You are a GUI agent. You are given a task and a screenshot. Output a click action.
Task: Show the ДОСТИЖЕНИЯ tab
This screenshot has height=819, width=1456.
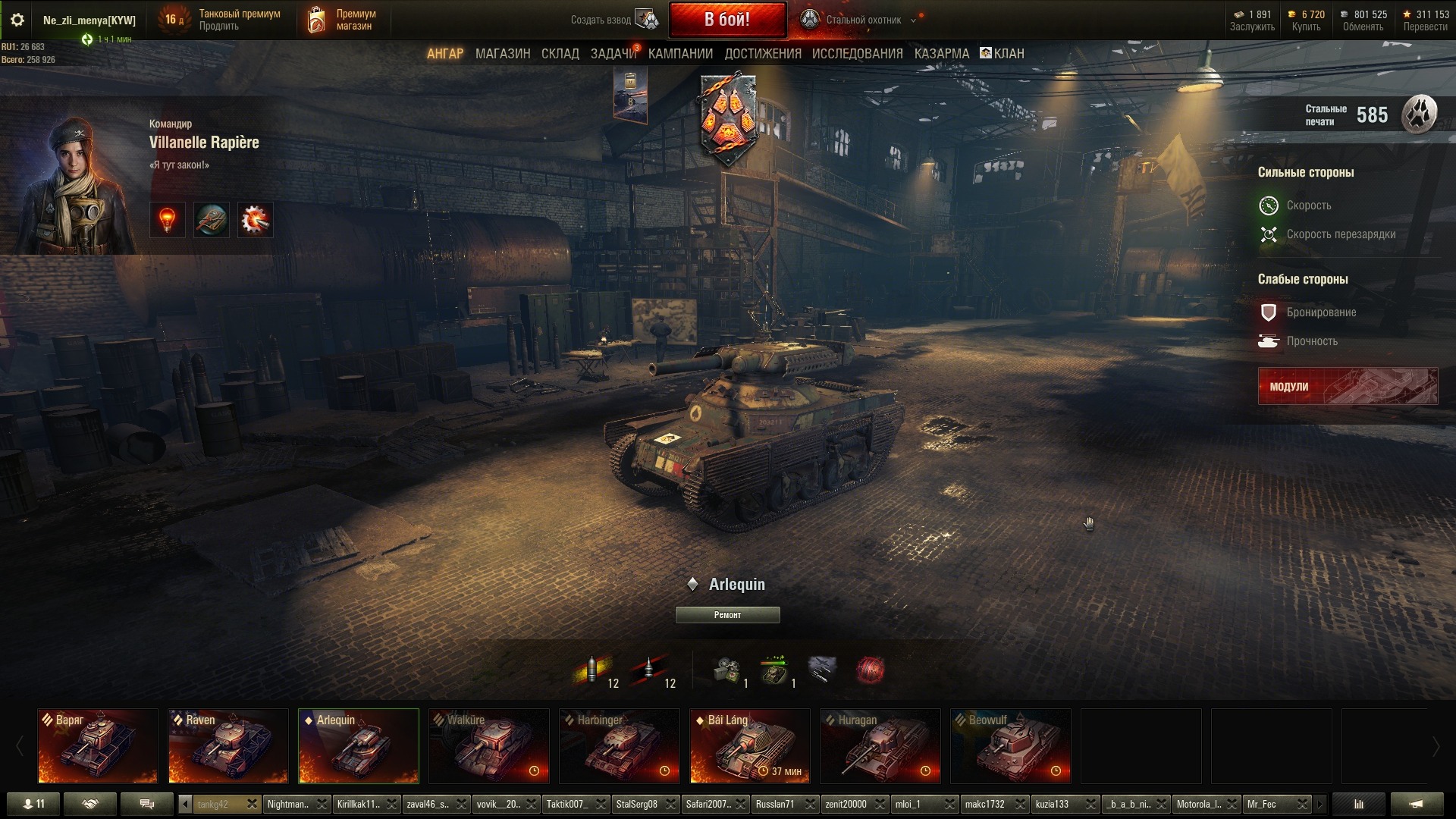[762, 54]
